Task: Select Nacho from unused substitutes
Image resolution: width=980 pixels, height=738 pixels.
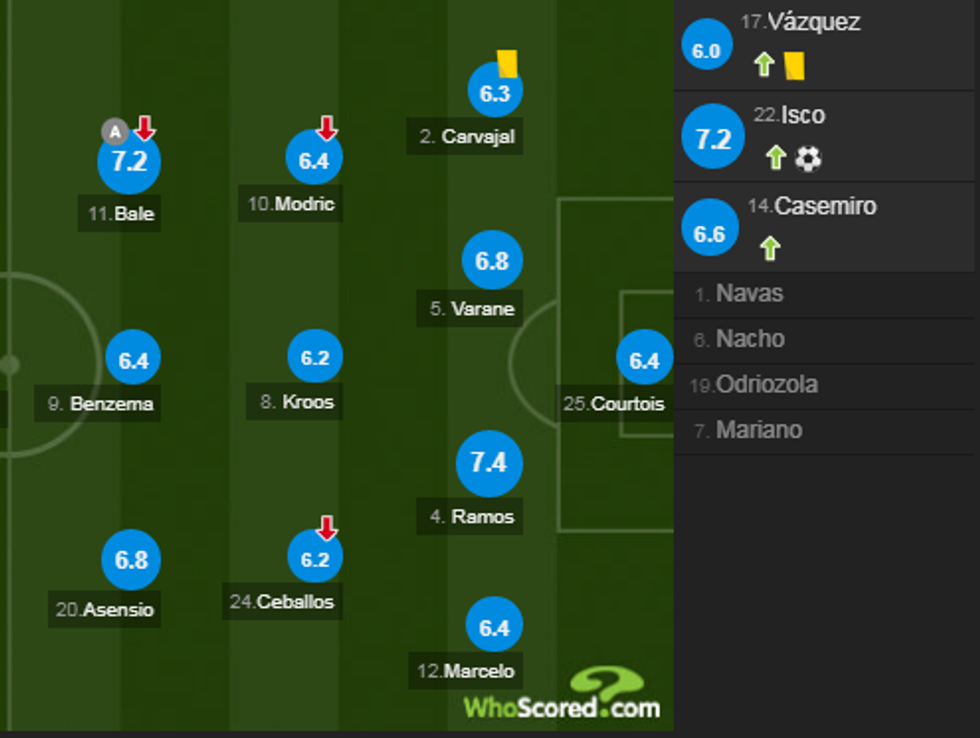Action: click(x=749, y=339)
